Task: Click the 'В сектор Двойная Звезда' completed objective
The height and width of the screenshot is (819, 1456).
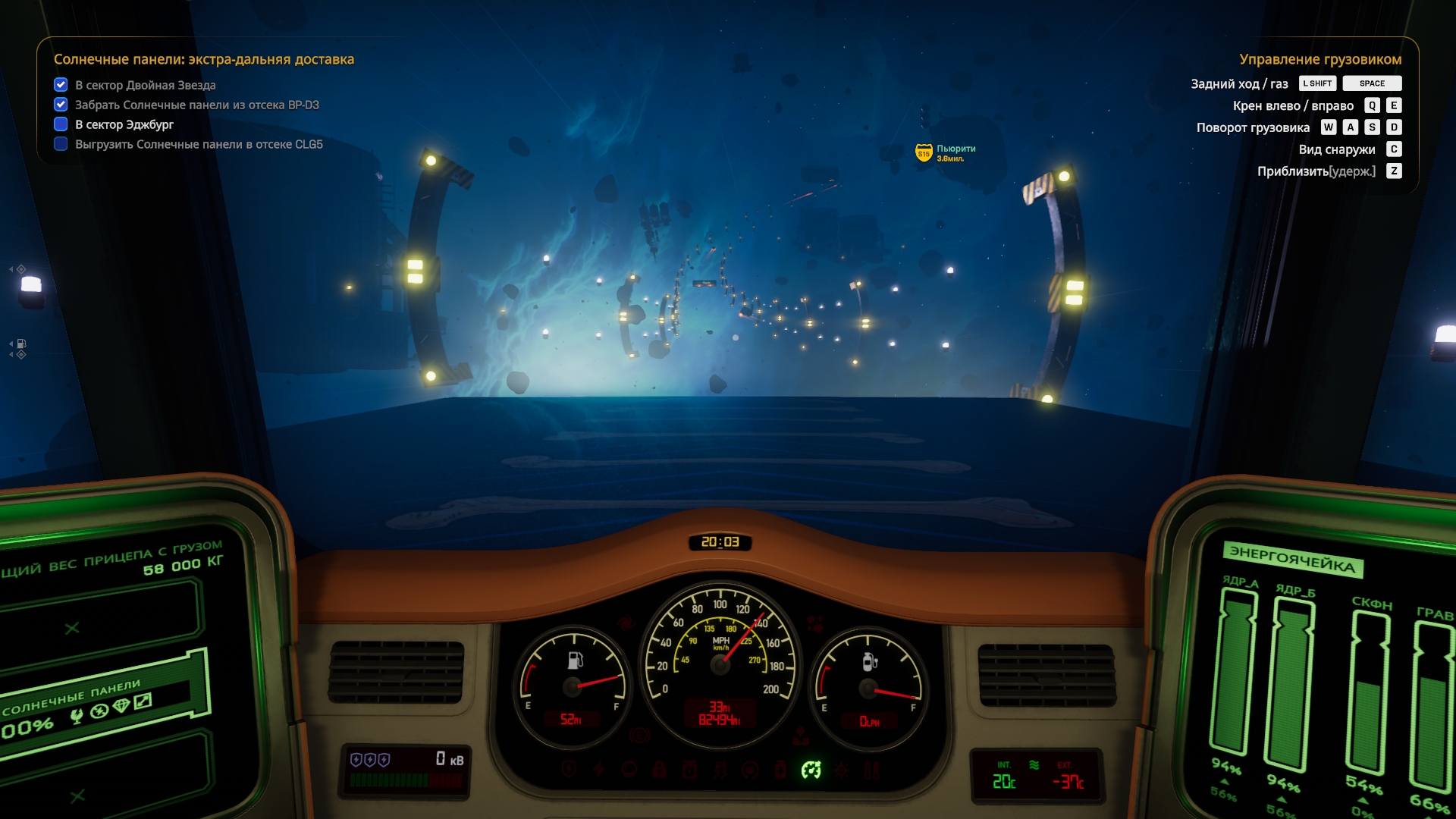Action: [x=145, y=85]
